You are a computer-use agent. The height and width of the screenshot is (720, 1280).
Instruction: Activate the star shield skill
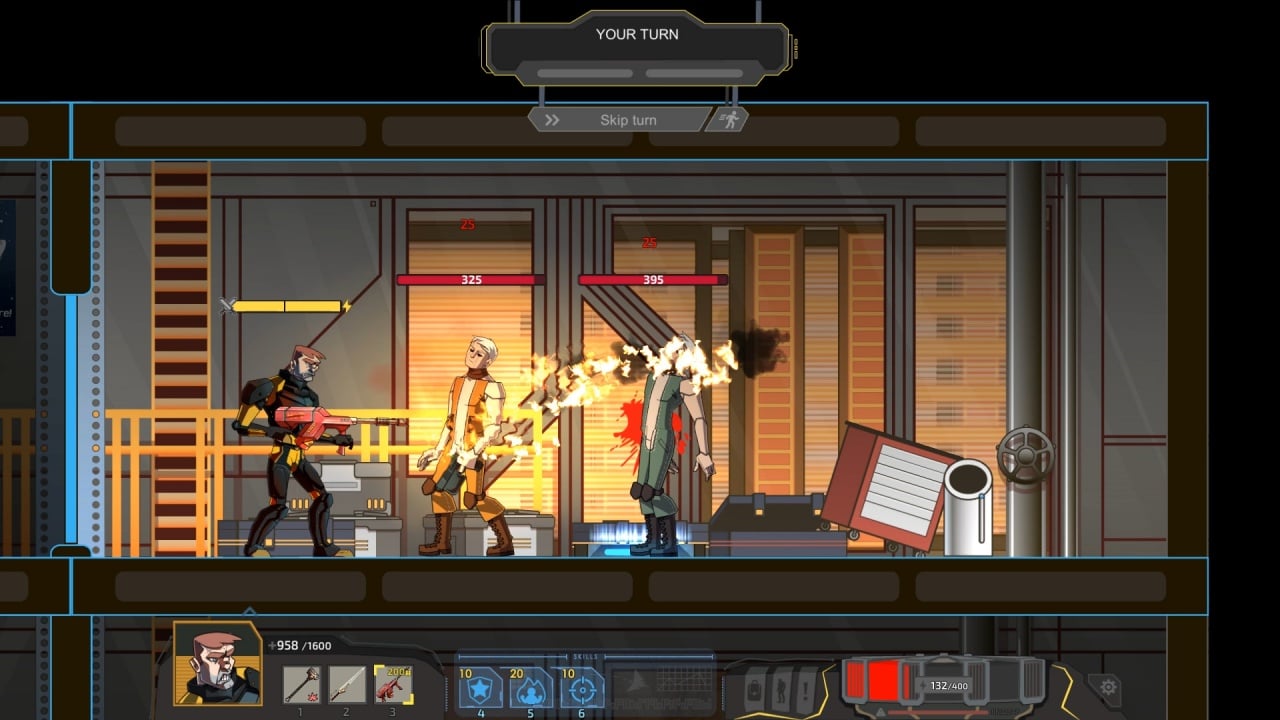click(480, 688)
